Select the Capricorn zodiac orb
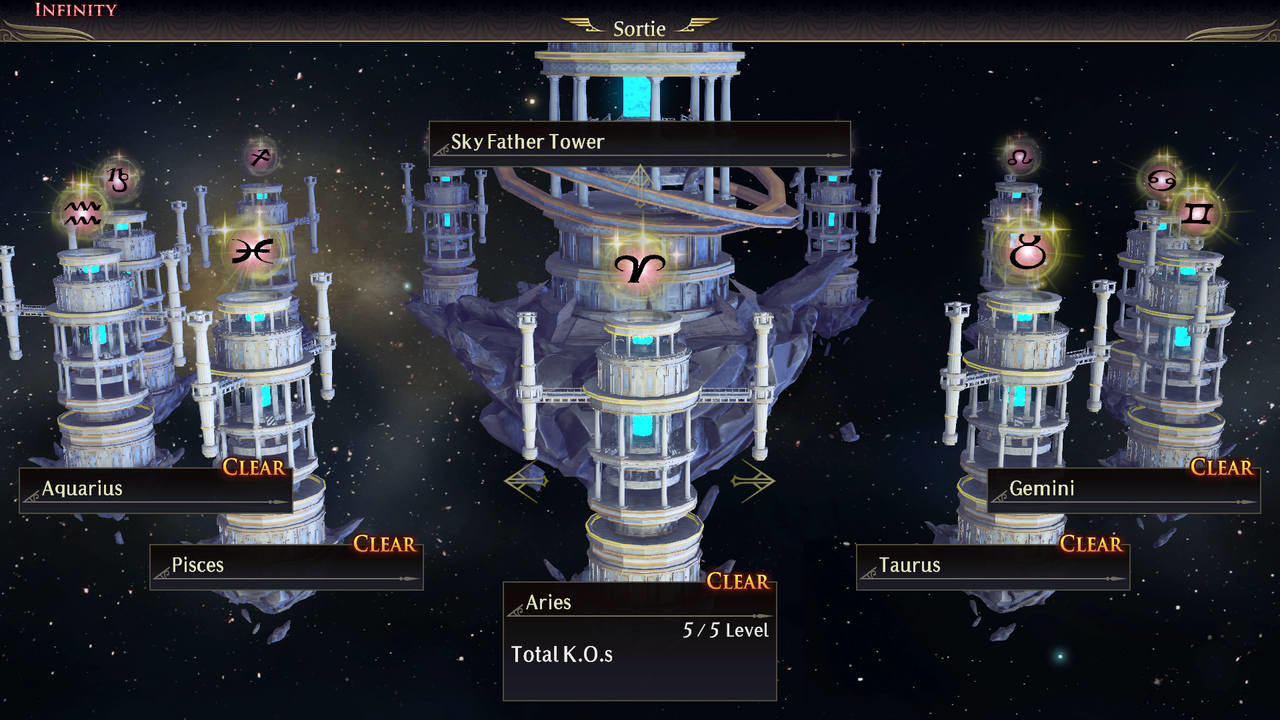This screenshot has height=720, width=1280. pos(119,178)
